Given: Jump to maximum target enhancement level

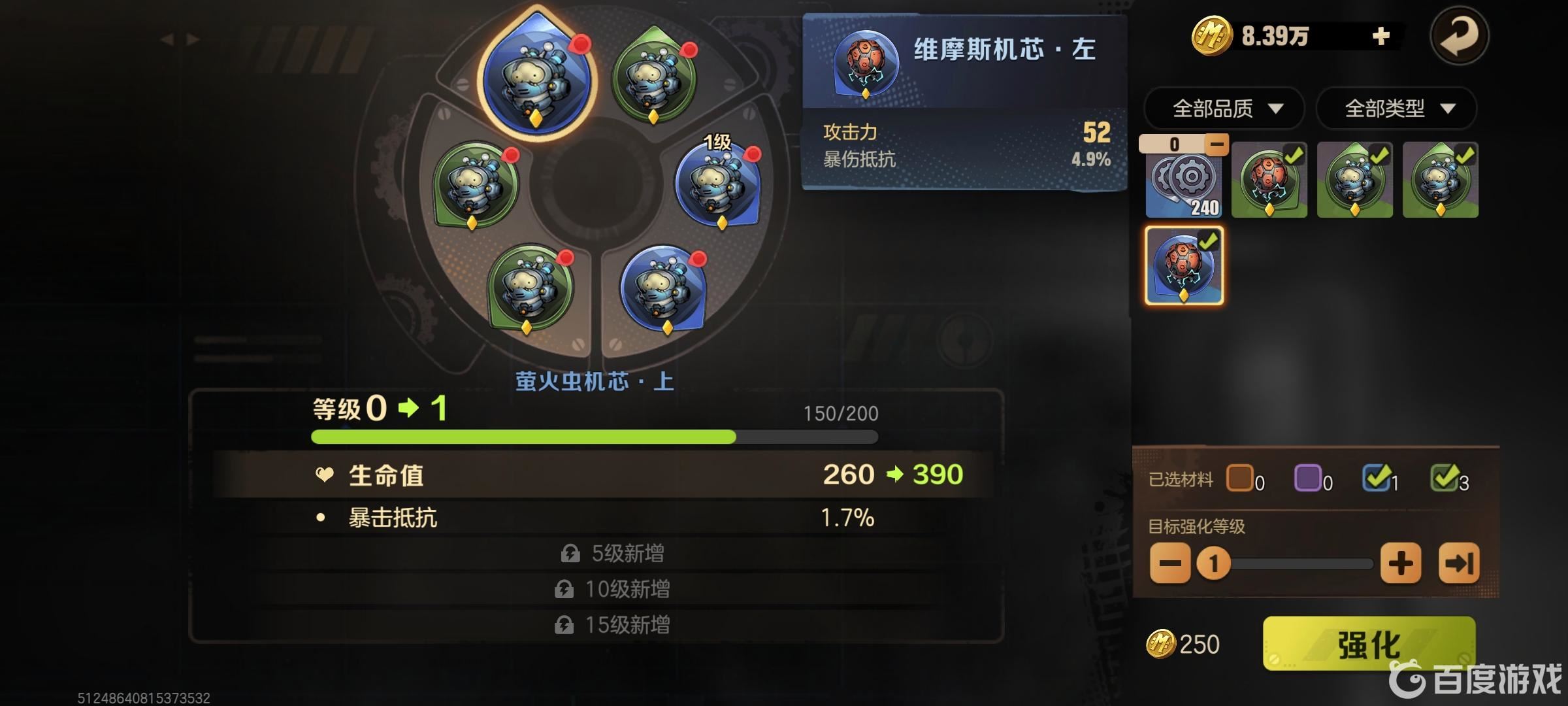Looking at the screenshot, I should 1459,563.
